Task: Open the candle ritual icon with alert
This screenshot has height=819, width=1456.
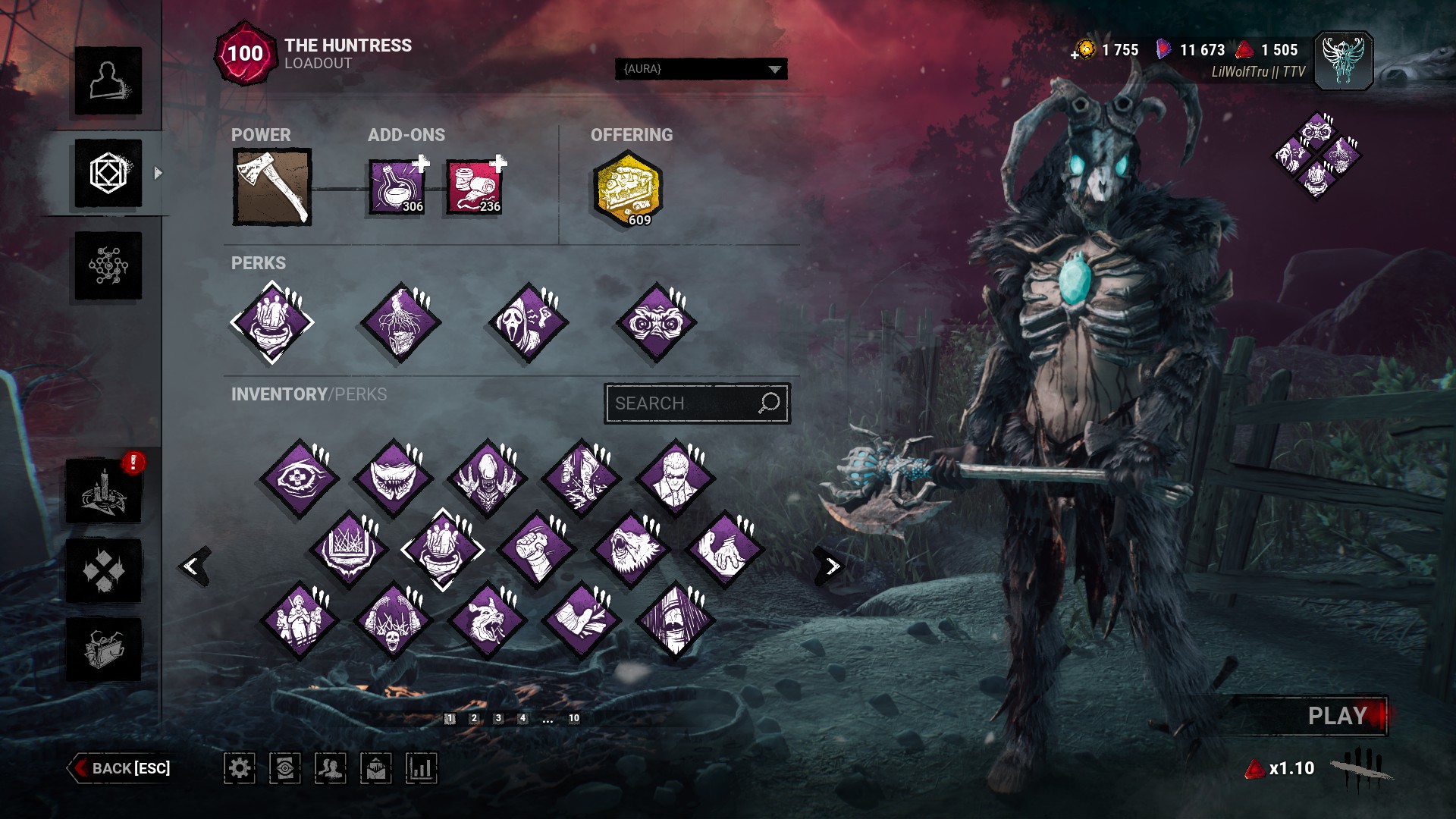Action: 104,491
